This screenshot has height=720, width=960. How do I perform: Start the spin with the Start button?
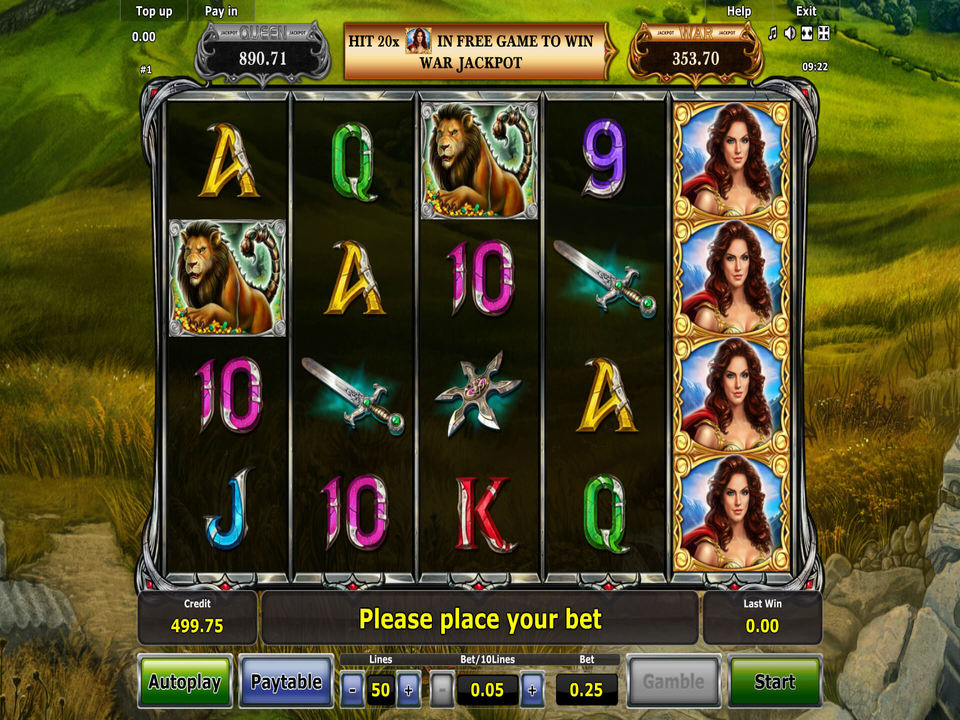click(775, 682)
